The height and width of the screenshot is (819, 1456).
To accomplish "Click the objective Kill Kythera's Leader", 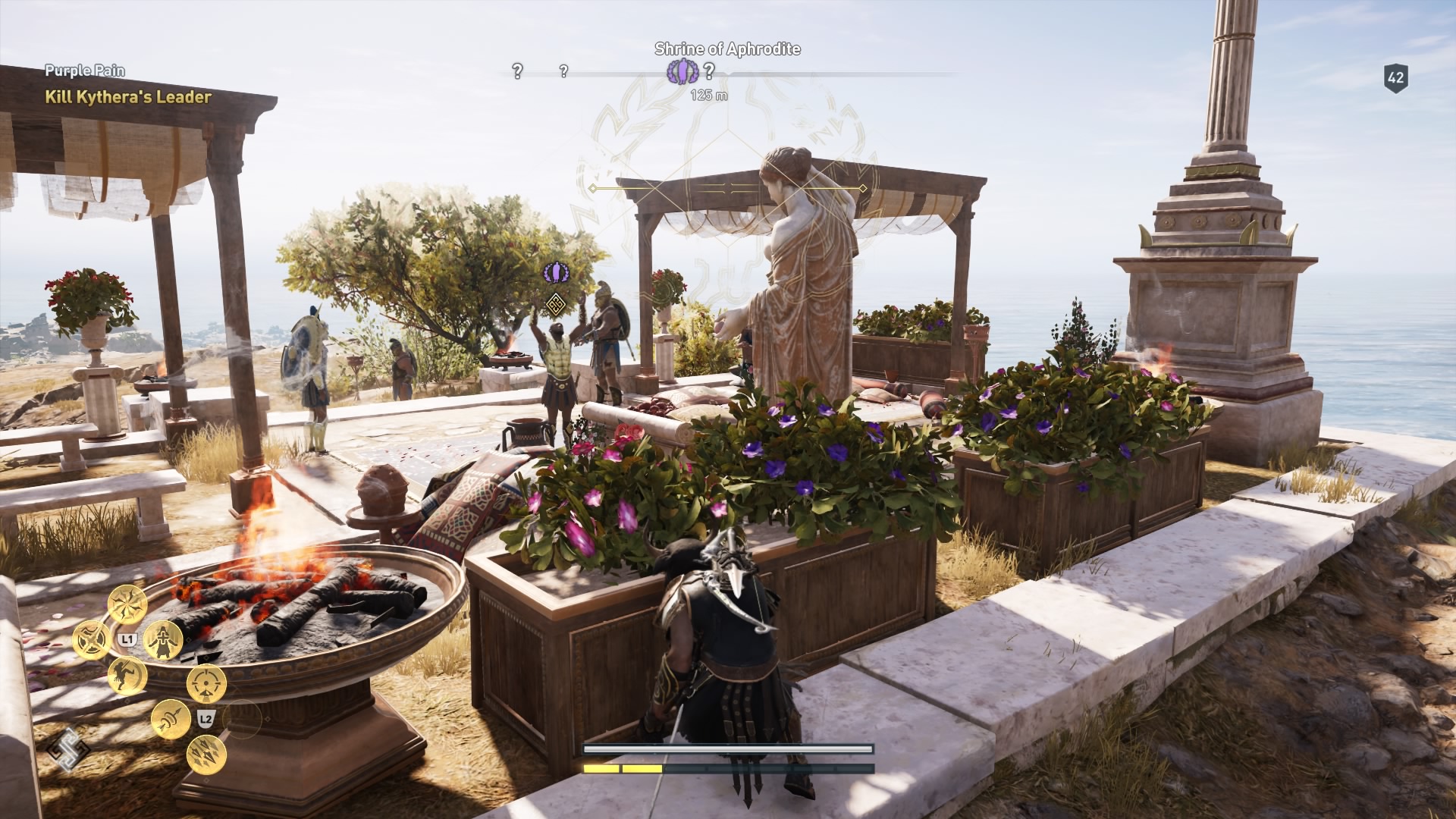I will (127, 97).
